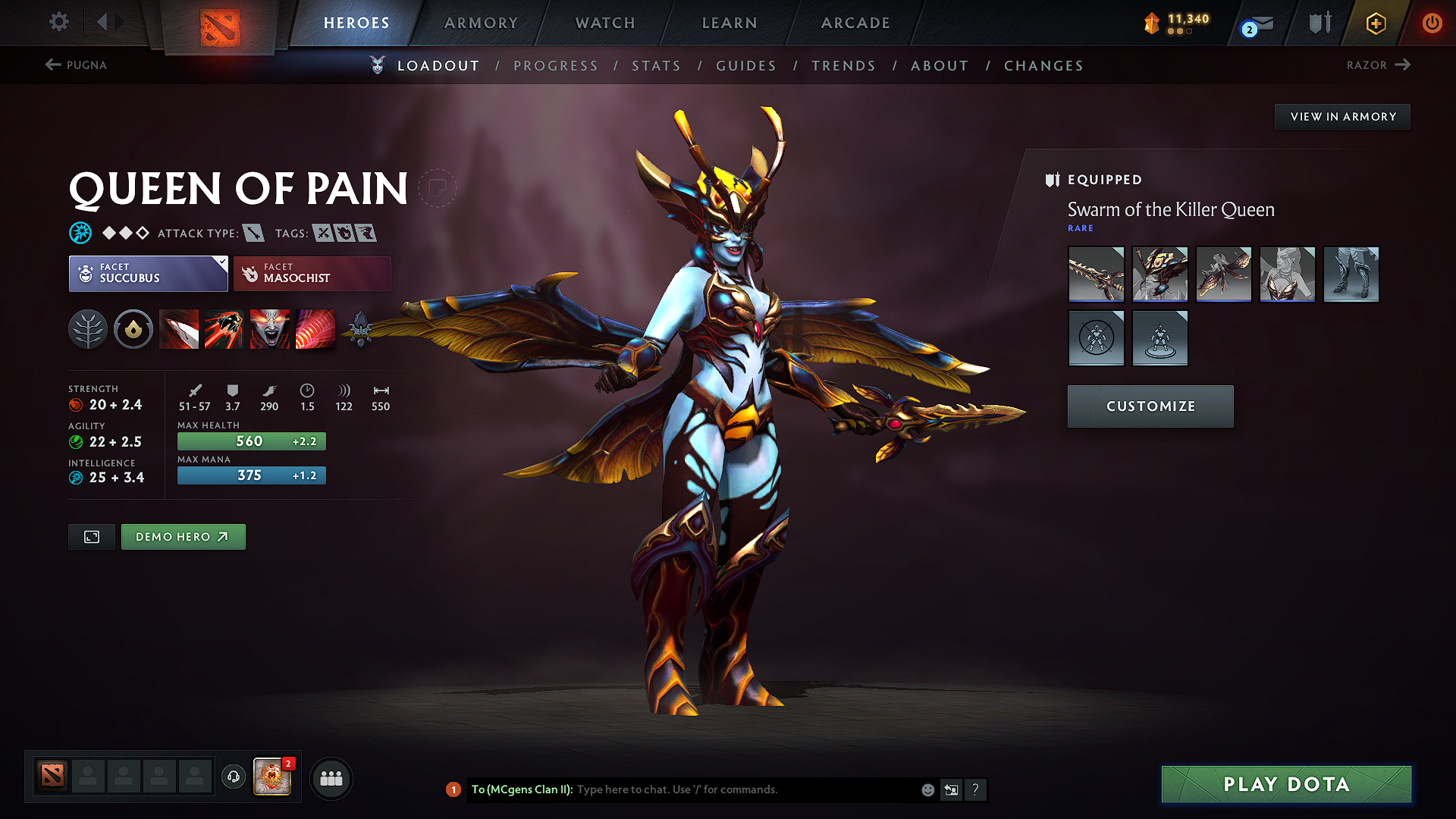
Task: Go to previous hero Pugna
Action: point(76,65)
